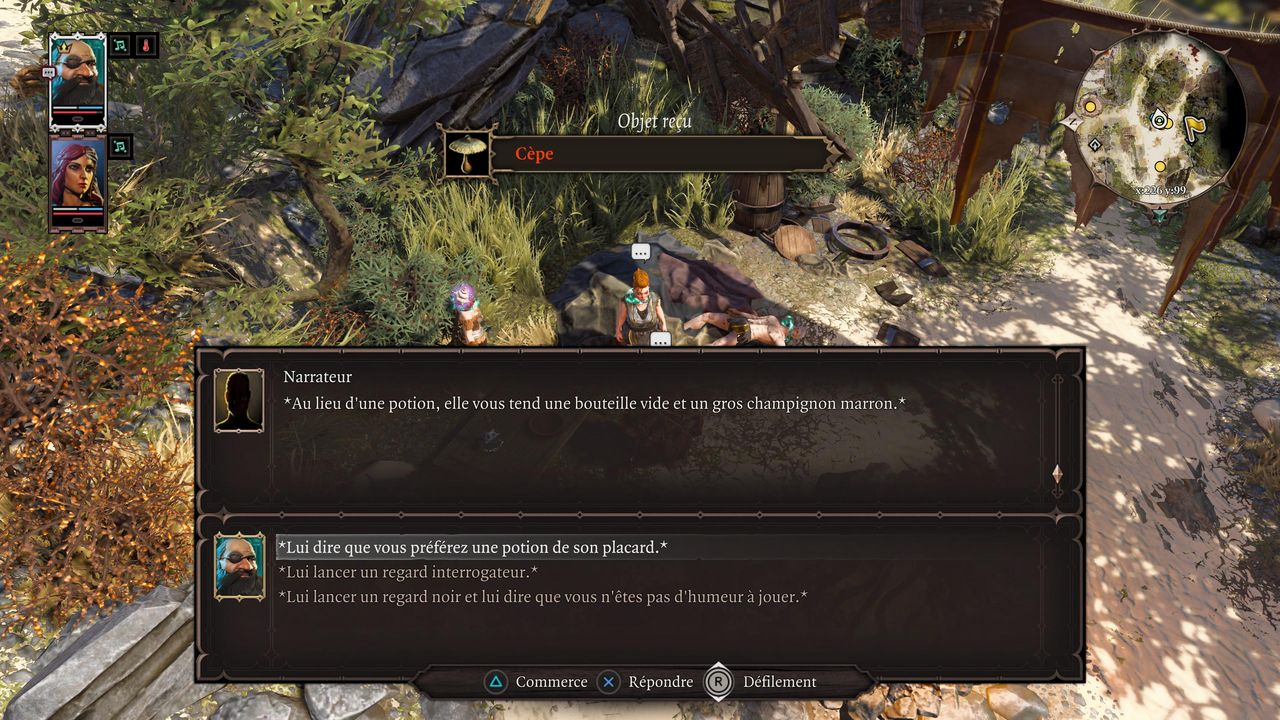1280x720 pixels.
Task: Pick the dark glare reply, not in the mood
Action: (x=543, y=597)
